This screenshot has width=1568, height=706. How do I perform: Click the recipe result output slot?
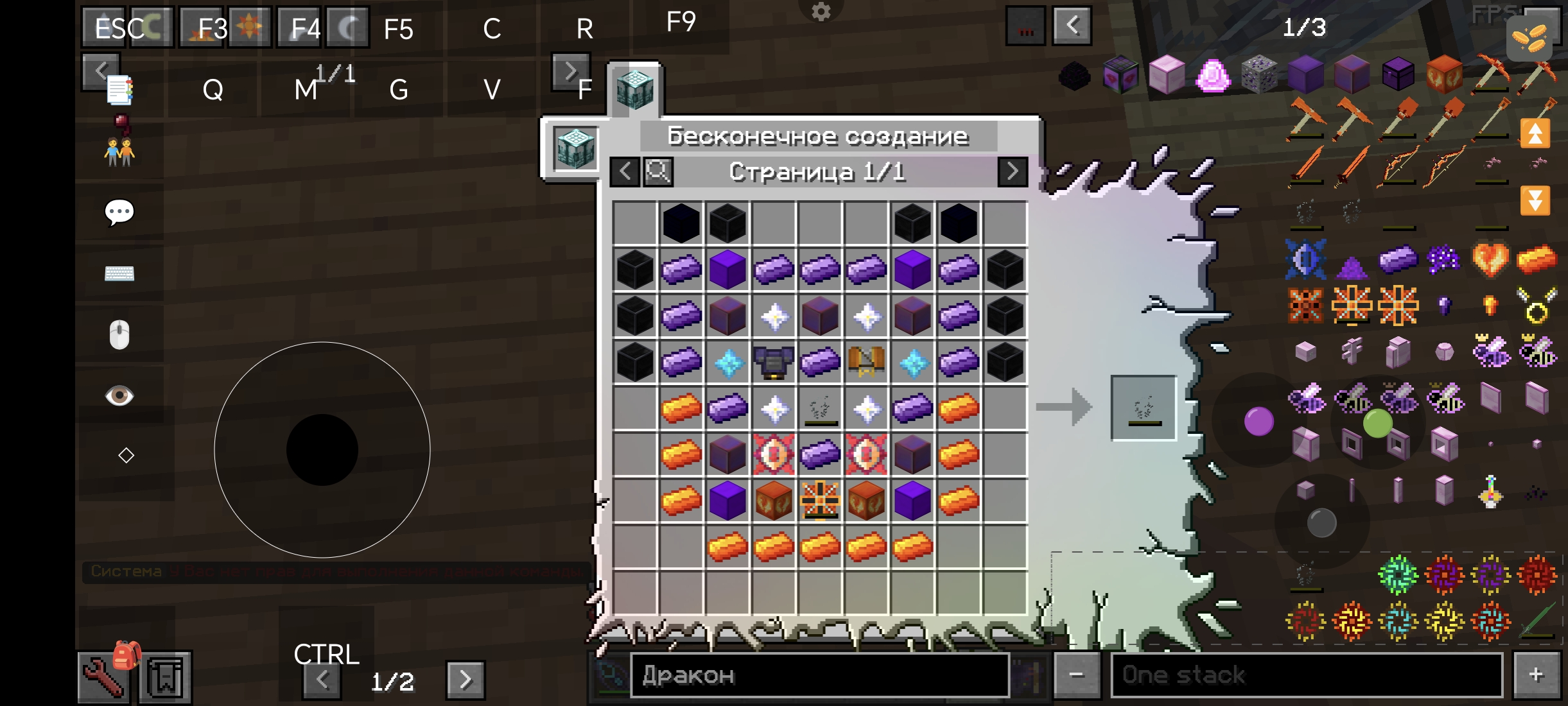[x=1143, y=408]
